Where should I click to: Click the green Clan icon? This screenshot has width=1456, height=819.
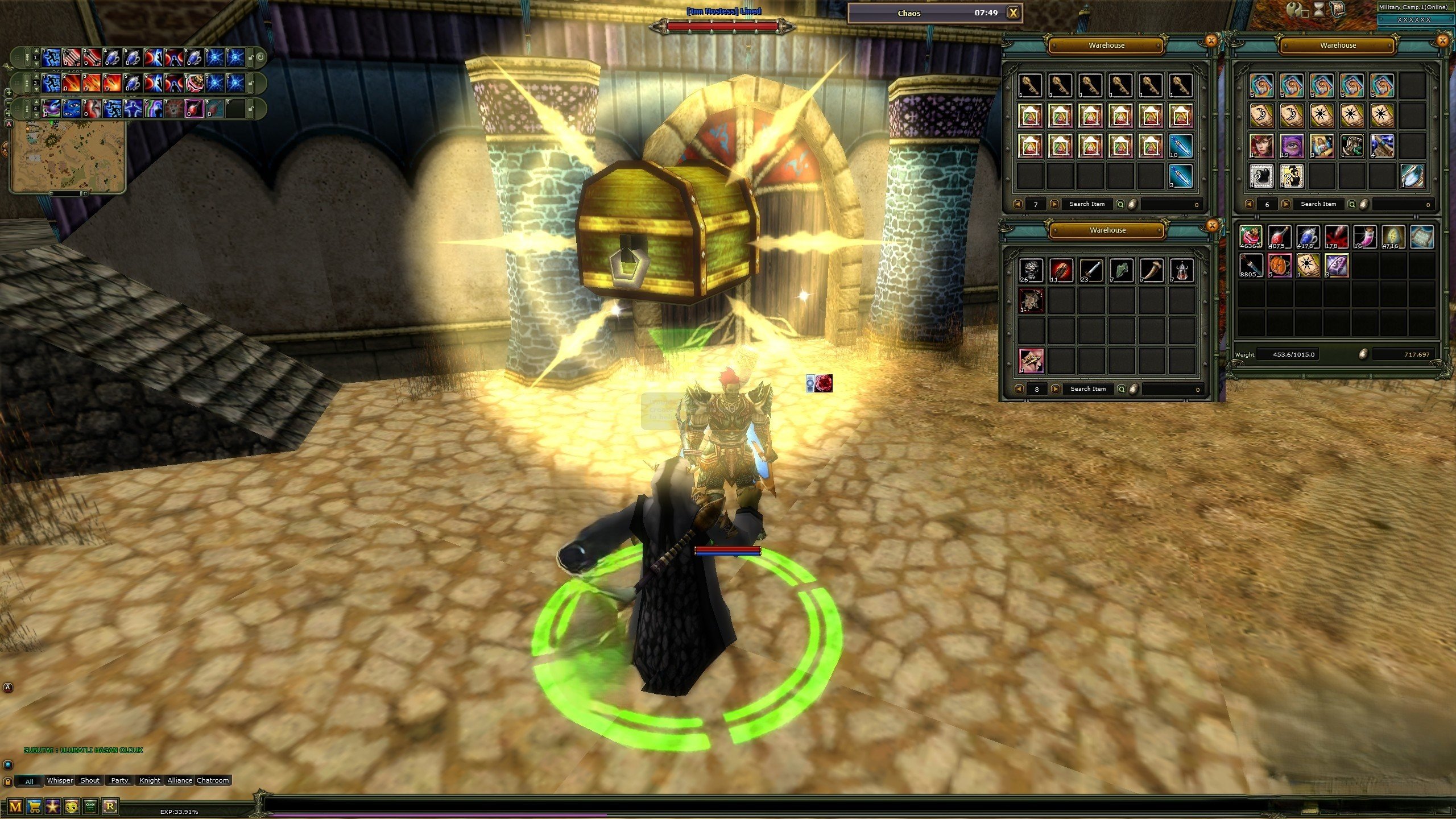tap(90, 806)
